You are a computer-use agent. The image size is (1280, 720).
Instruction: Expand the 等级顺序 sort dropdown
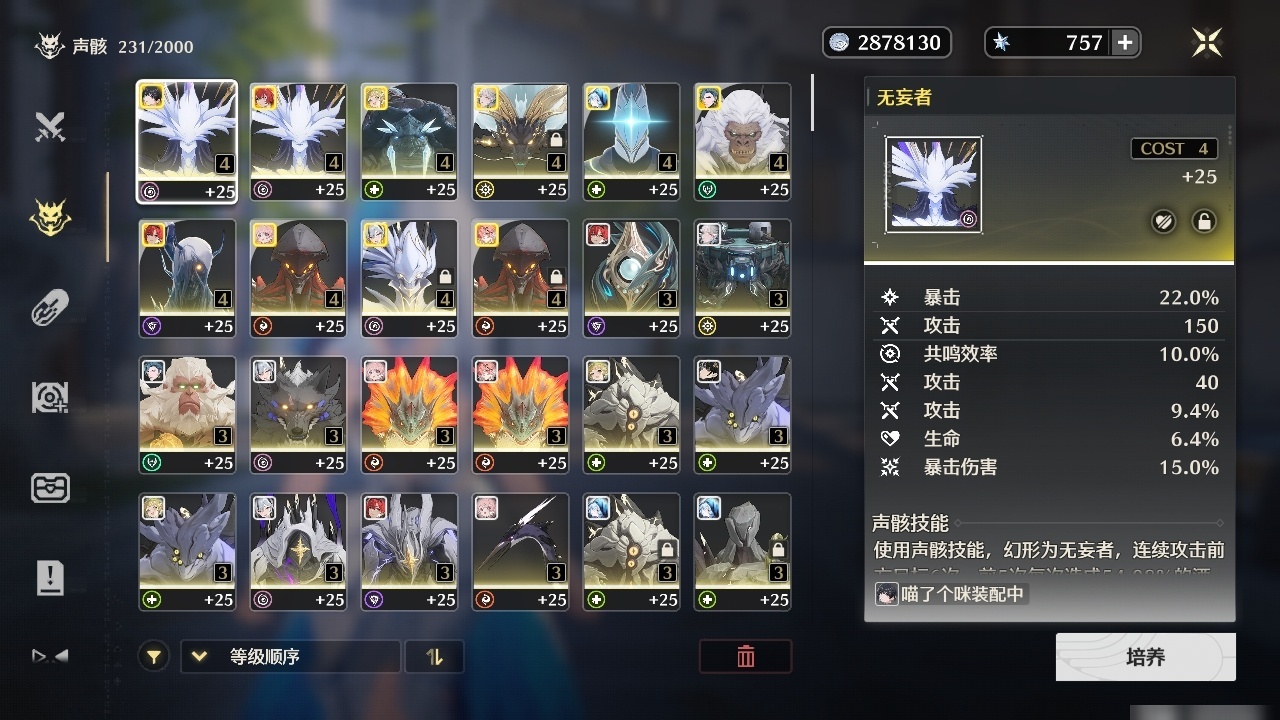[290, 657]
